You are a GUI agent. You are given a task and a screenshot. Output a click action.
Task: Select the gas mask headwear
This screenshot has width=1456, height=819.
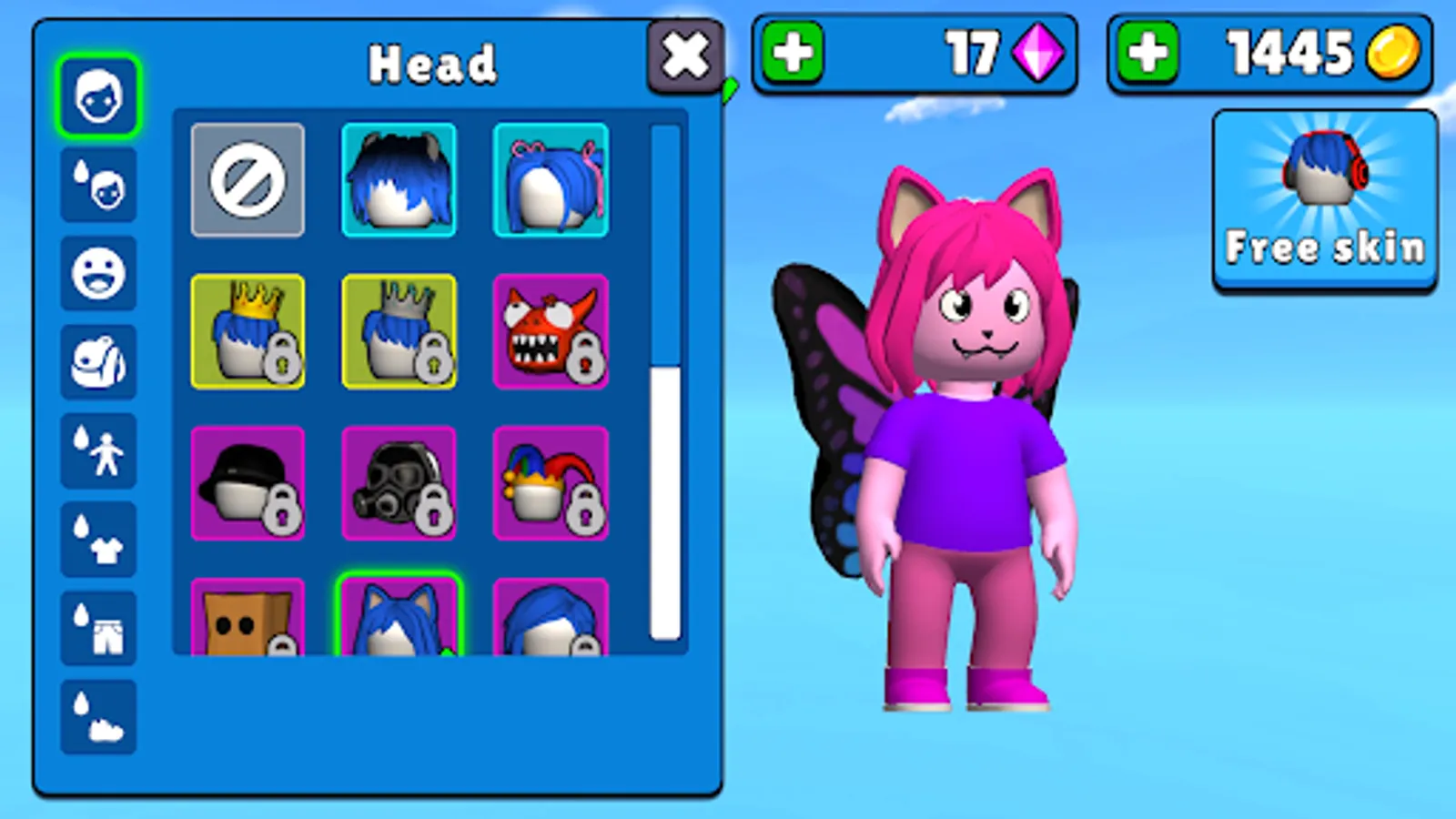click(399, 481)
